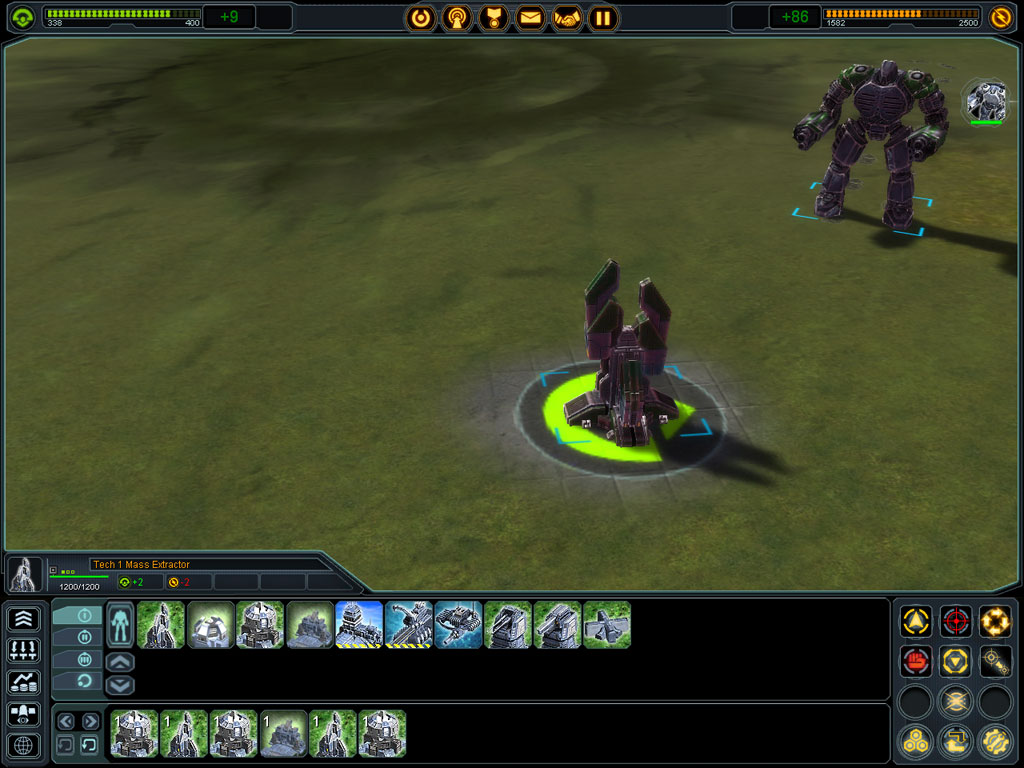Open the broadcast antenna button
The image size is (1024, 768).
point(457,17)
